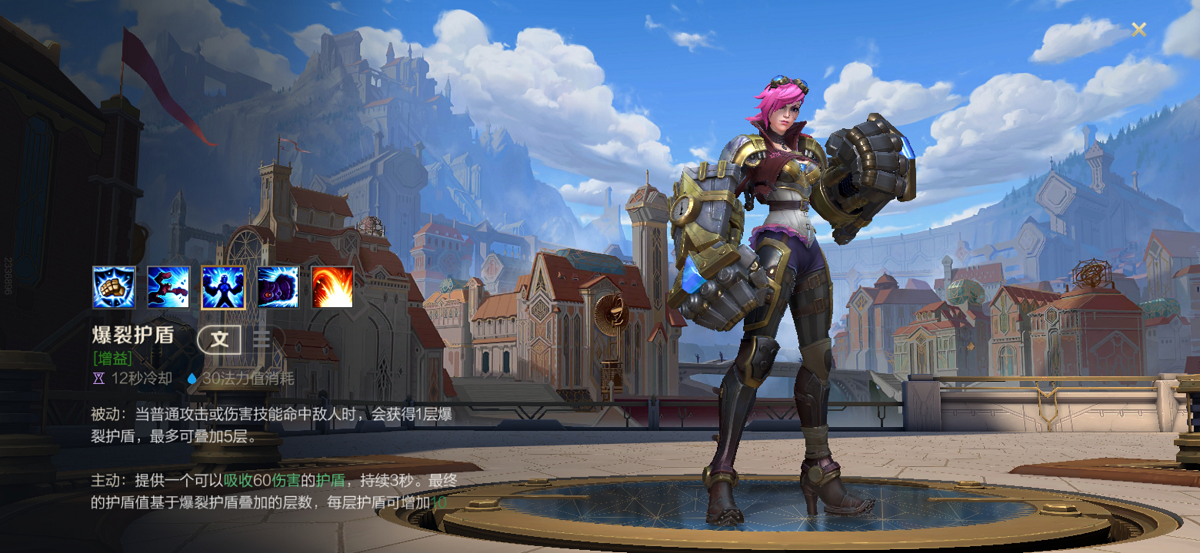Screen dimensions: 1200x553
Task: Switch to the three-line detailed stats view
Action: (262, 339)
